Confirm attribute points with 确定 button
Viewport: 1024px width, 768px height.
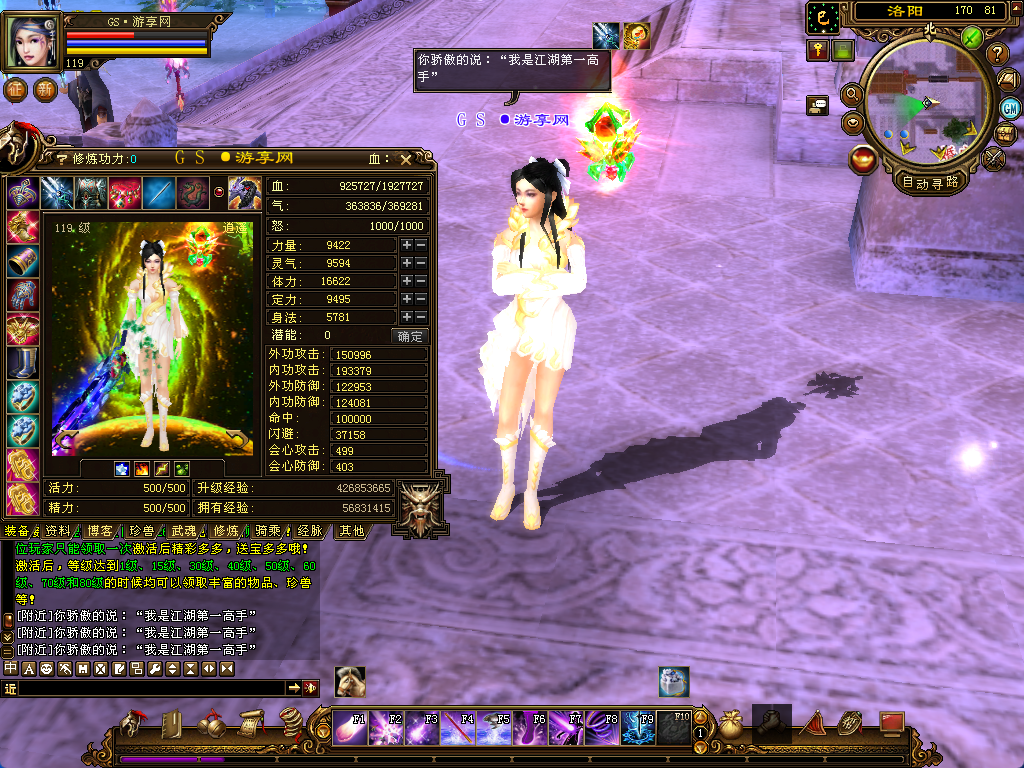[408, 336]
